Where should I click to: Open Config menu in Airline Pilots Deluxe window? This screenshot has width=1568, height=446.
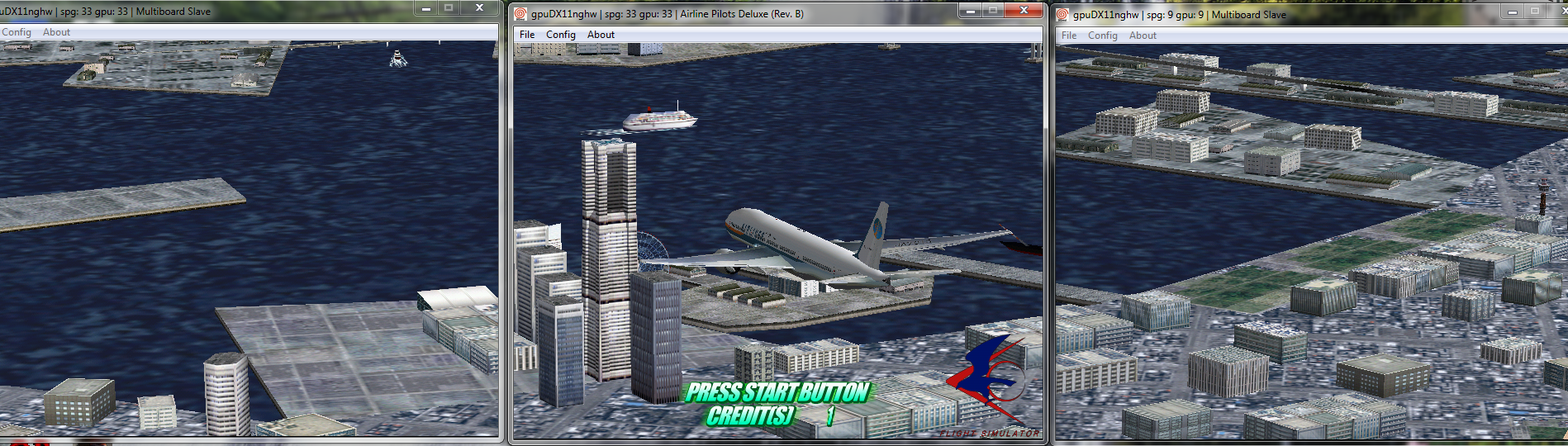pos(560,35)
